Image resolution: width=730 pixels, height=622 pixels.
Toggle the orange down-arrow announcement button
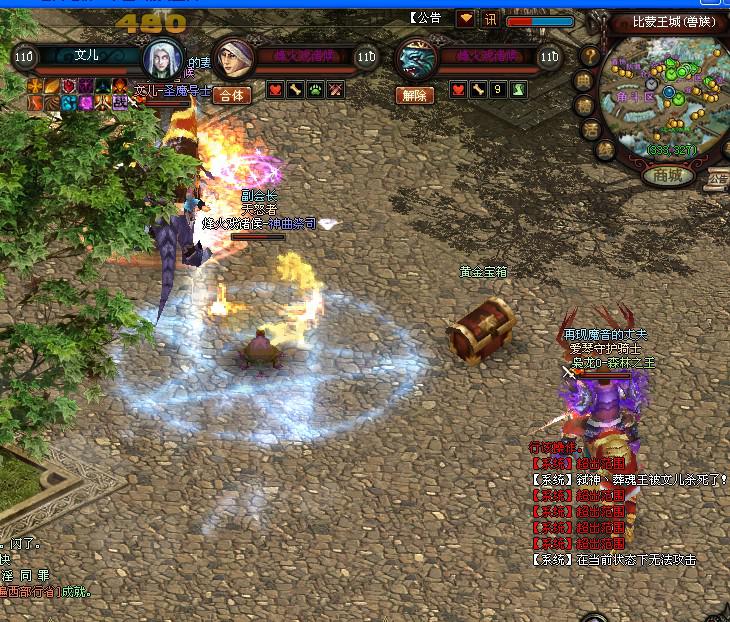tap(466, 19)
